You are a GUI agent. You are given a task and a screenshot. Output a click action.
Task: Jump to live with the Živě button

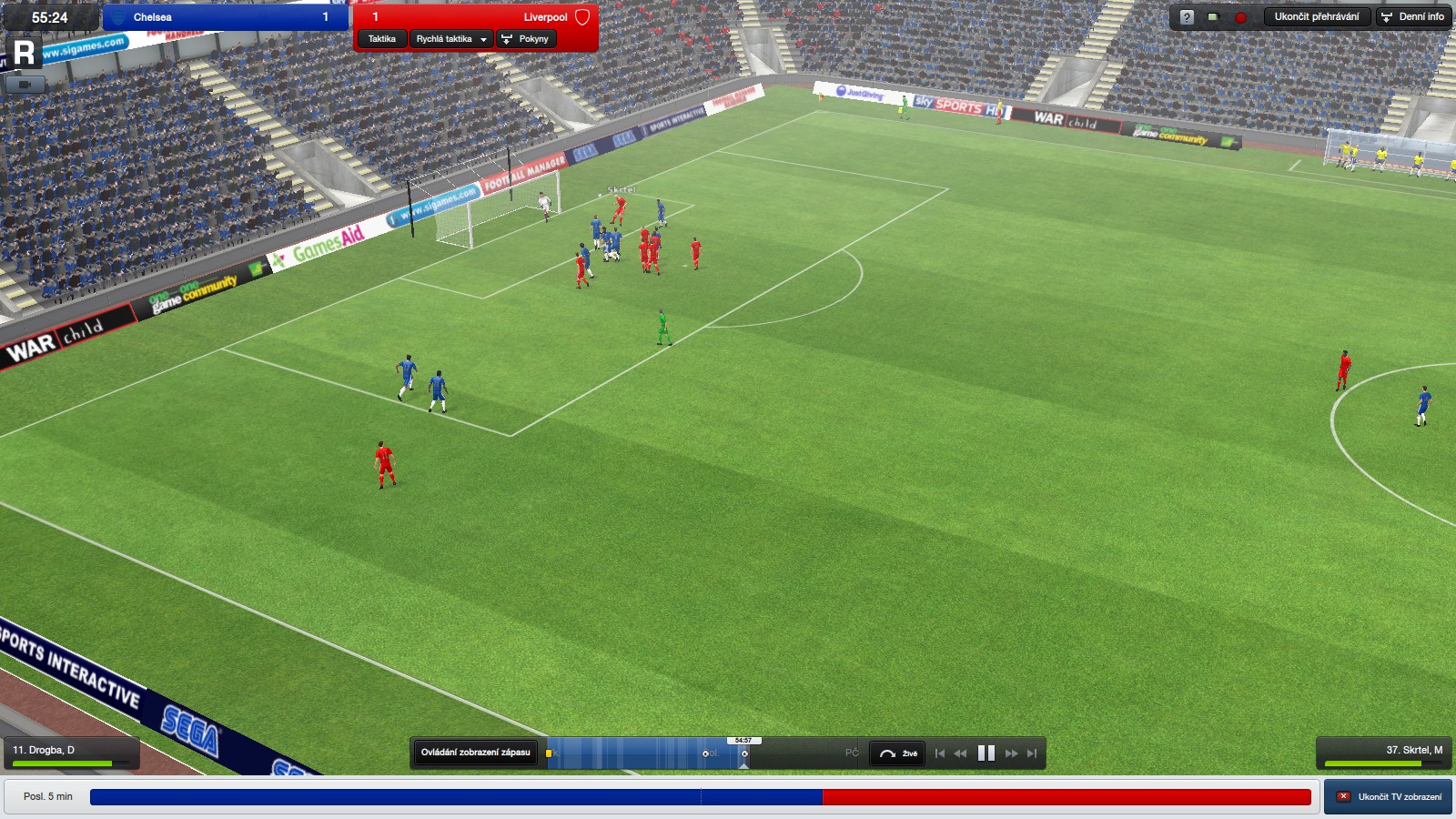[x=898, y=753]
